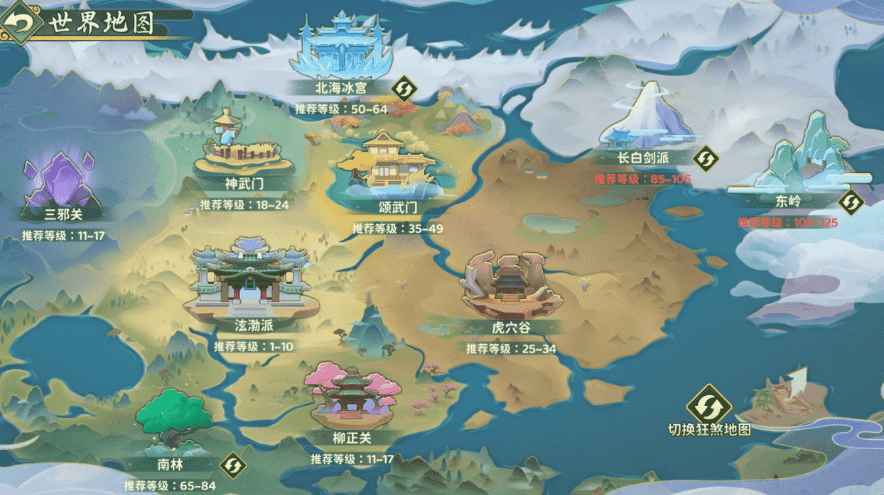Pick the 柳正关 cherry blossom location
Image resolution: width=884 pixels, height=495 pixels.
351,397
